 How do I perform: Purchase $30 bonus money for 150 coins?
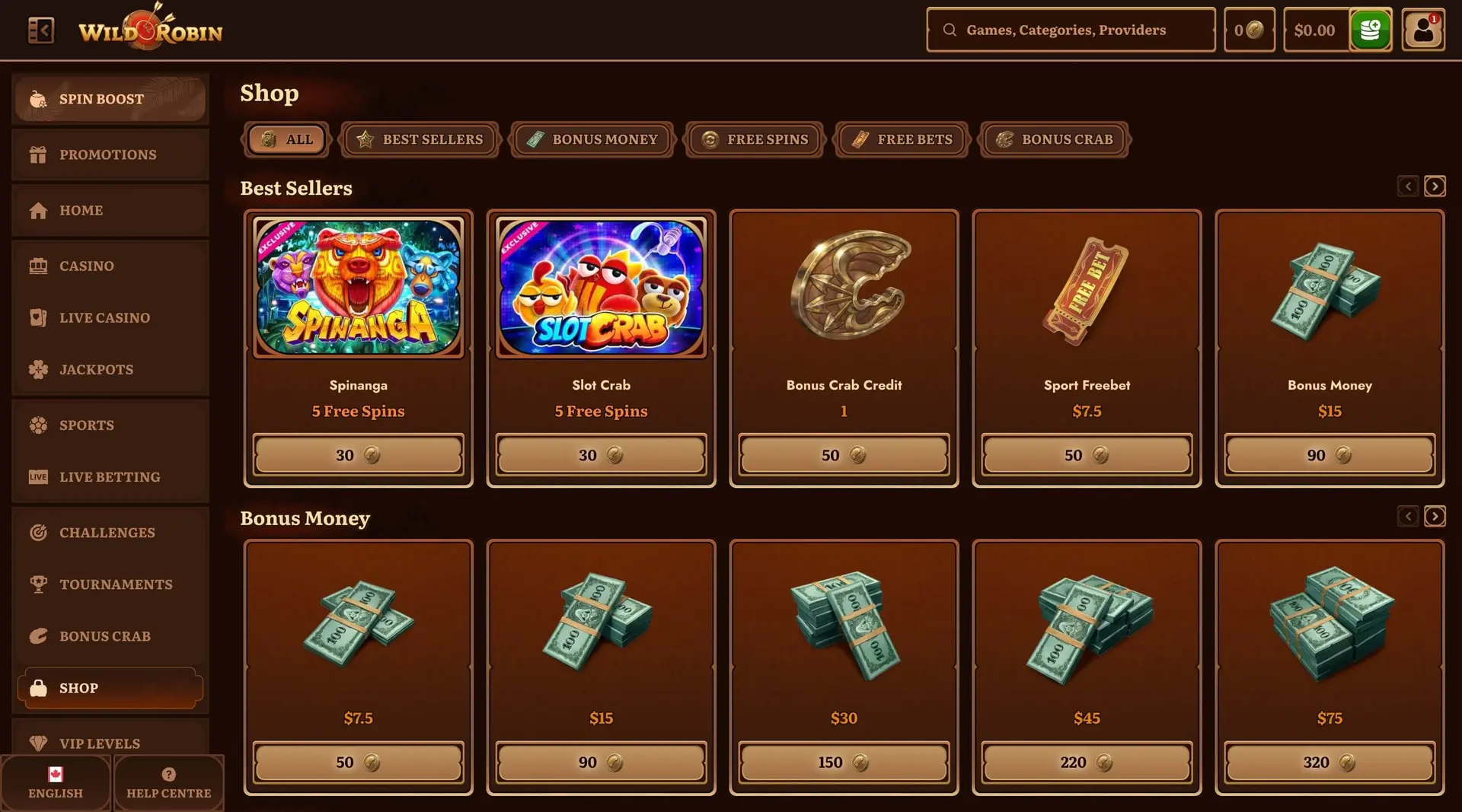(844, 763)
